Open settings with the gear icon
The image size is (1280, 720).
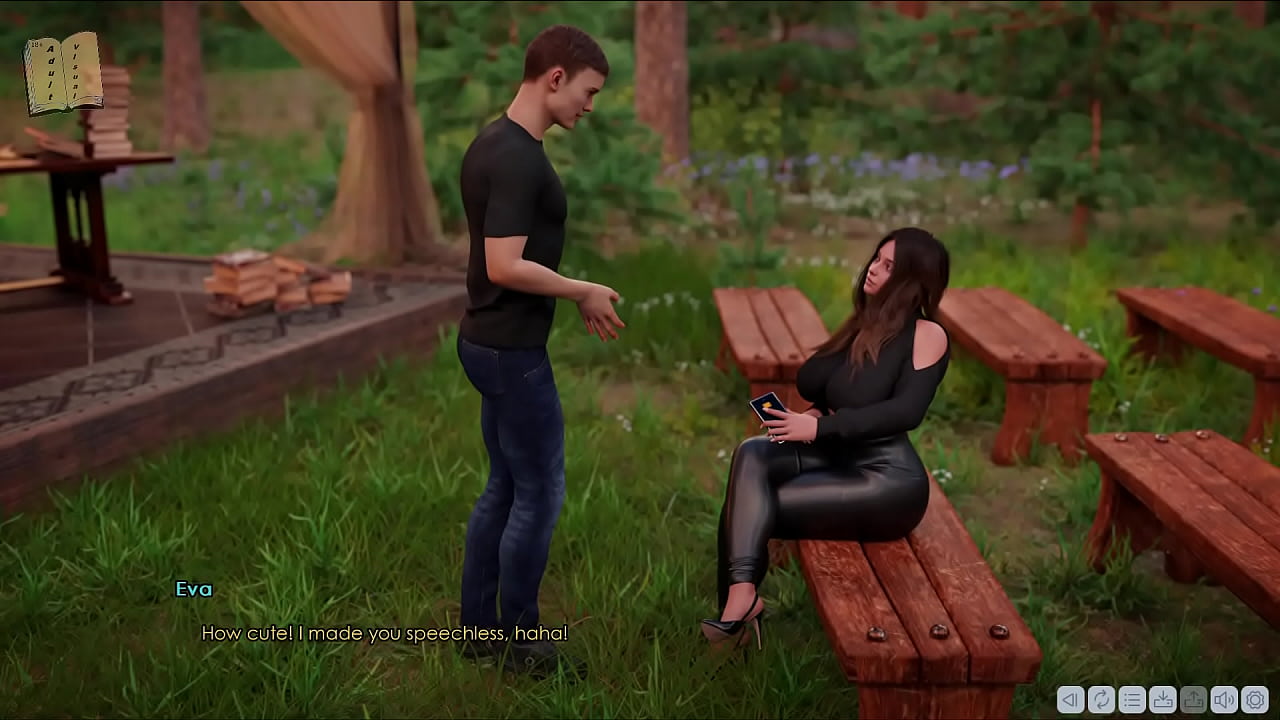(x=1255, y=699)
